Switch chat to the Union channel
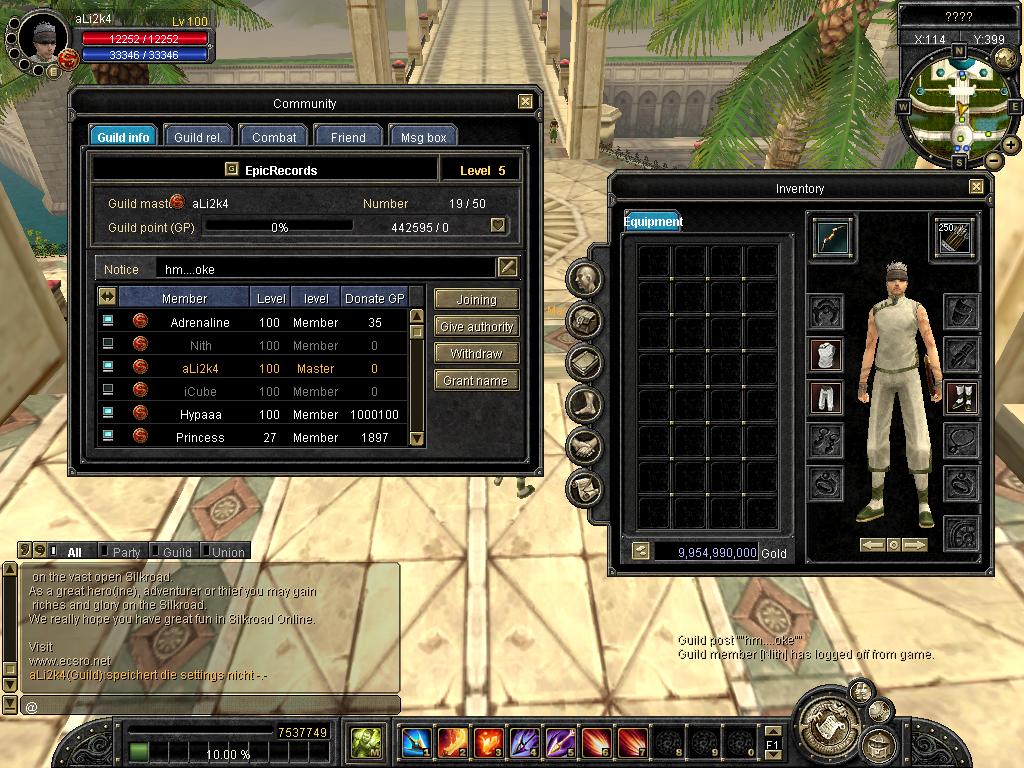Image resolution: width=1024 pixels, height=768 pixels. click(x=226, y=551)
